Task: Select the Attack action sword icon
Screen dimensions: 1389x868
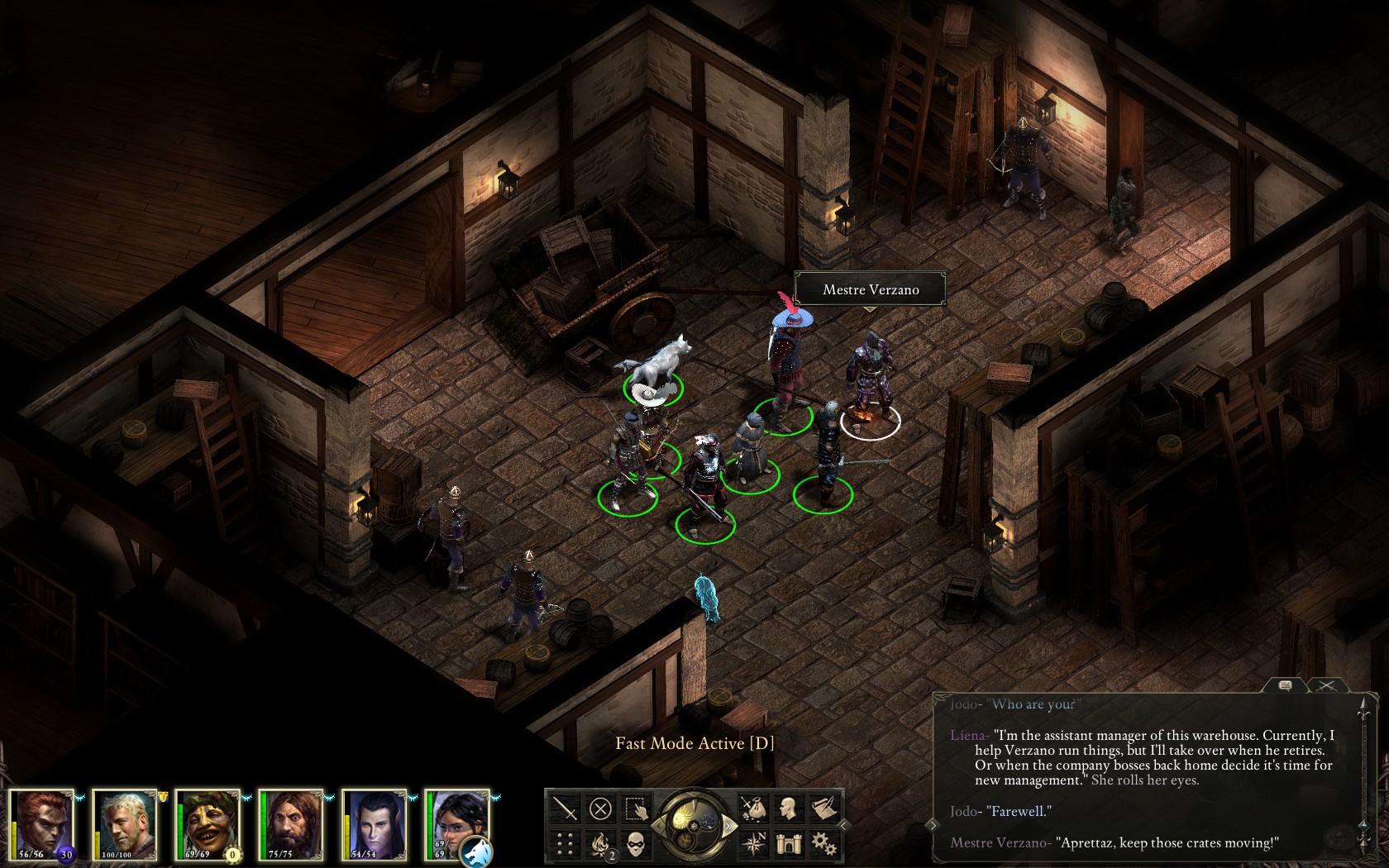Action: (564, 807)
